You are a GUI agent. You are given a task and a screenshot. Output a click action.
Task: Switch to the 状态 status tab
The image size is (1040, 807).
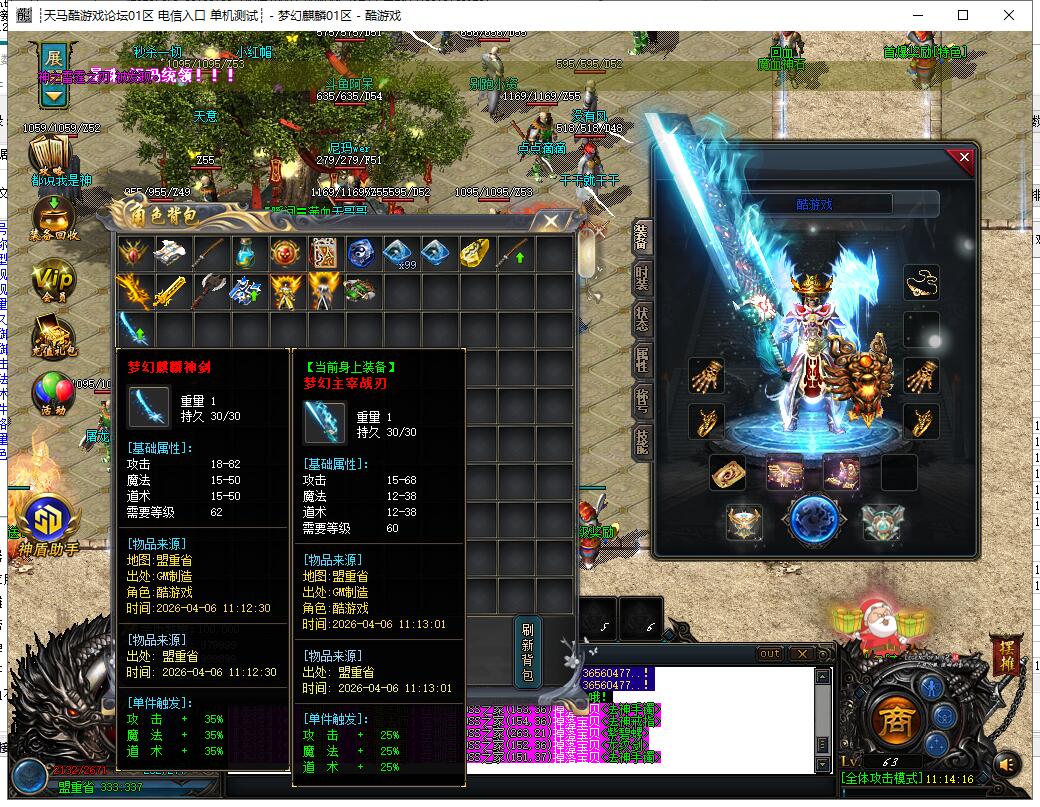641,318
